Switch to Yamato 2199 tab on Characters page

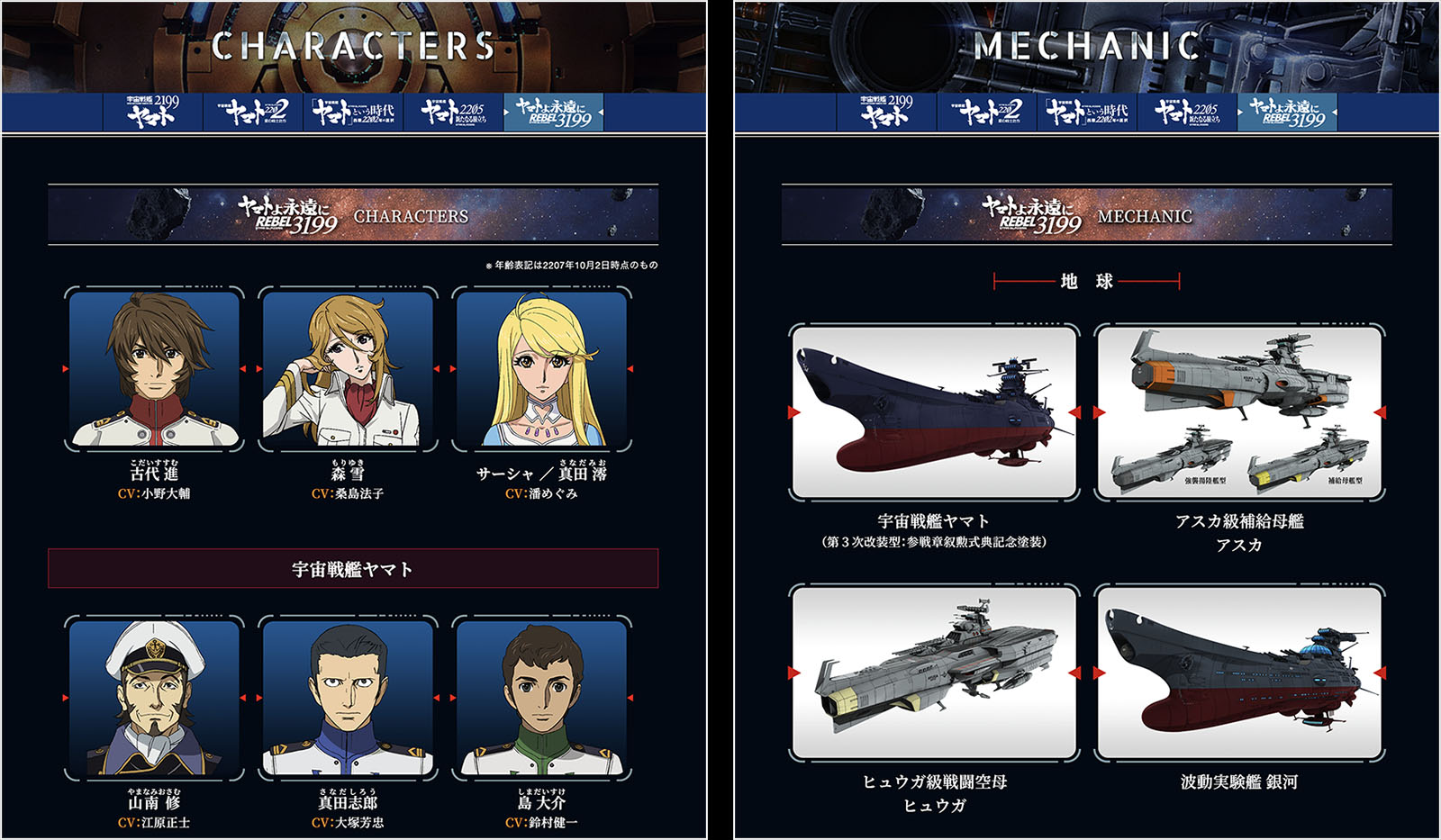153,113
